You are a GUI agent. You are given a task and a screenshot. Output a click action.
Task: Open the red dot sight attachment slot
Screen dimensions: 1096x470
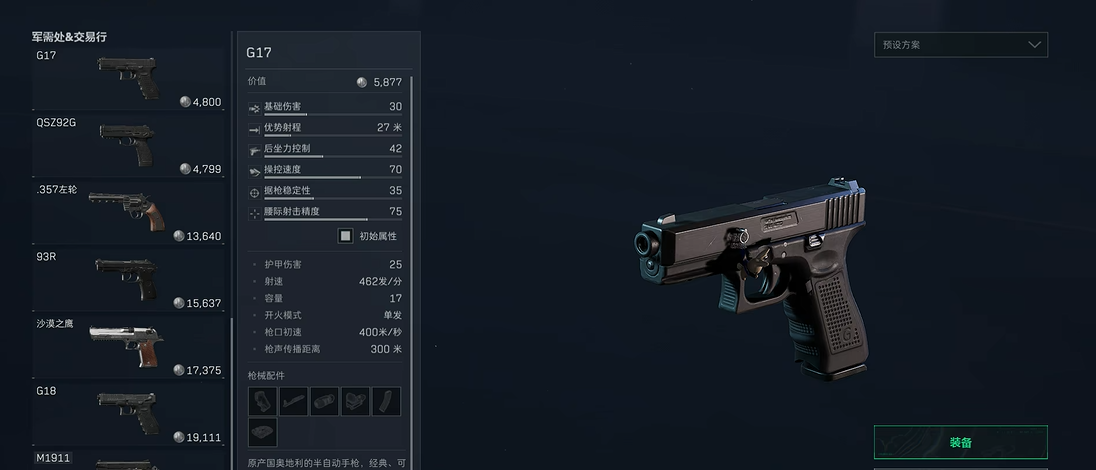tap(355, 402)
